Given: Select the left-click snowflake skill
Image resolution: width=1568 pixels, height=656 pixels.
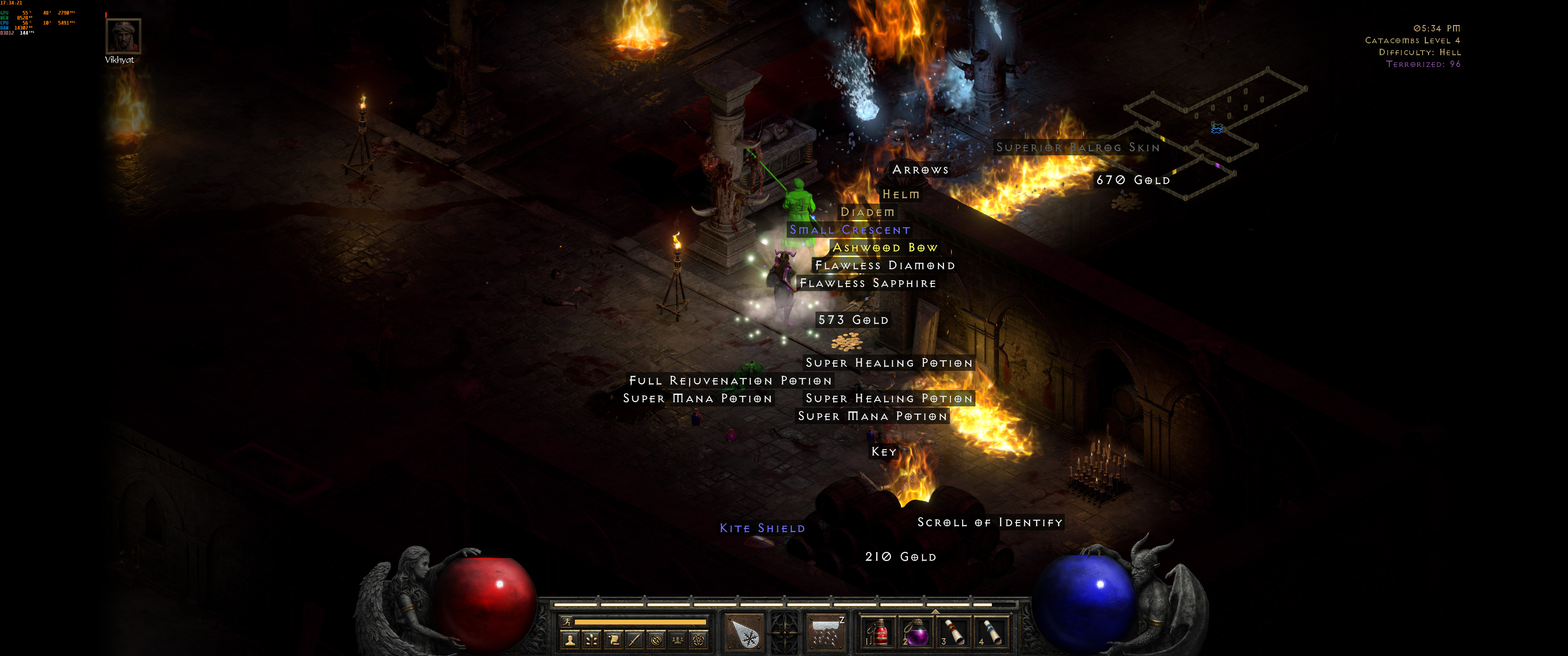Looking at the screenshot, I should point(744,634).
